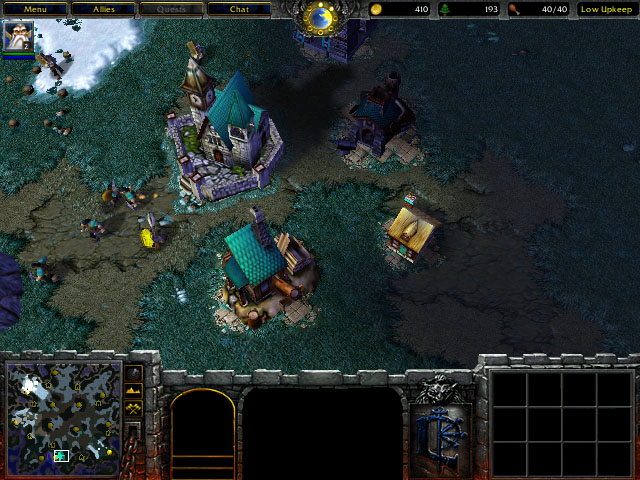Select the hero portrait icon
Viewport: 640px width, 480px height.
pos(18,37)
